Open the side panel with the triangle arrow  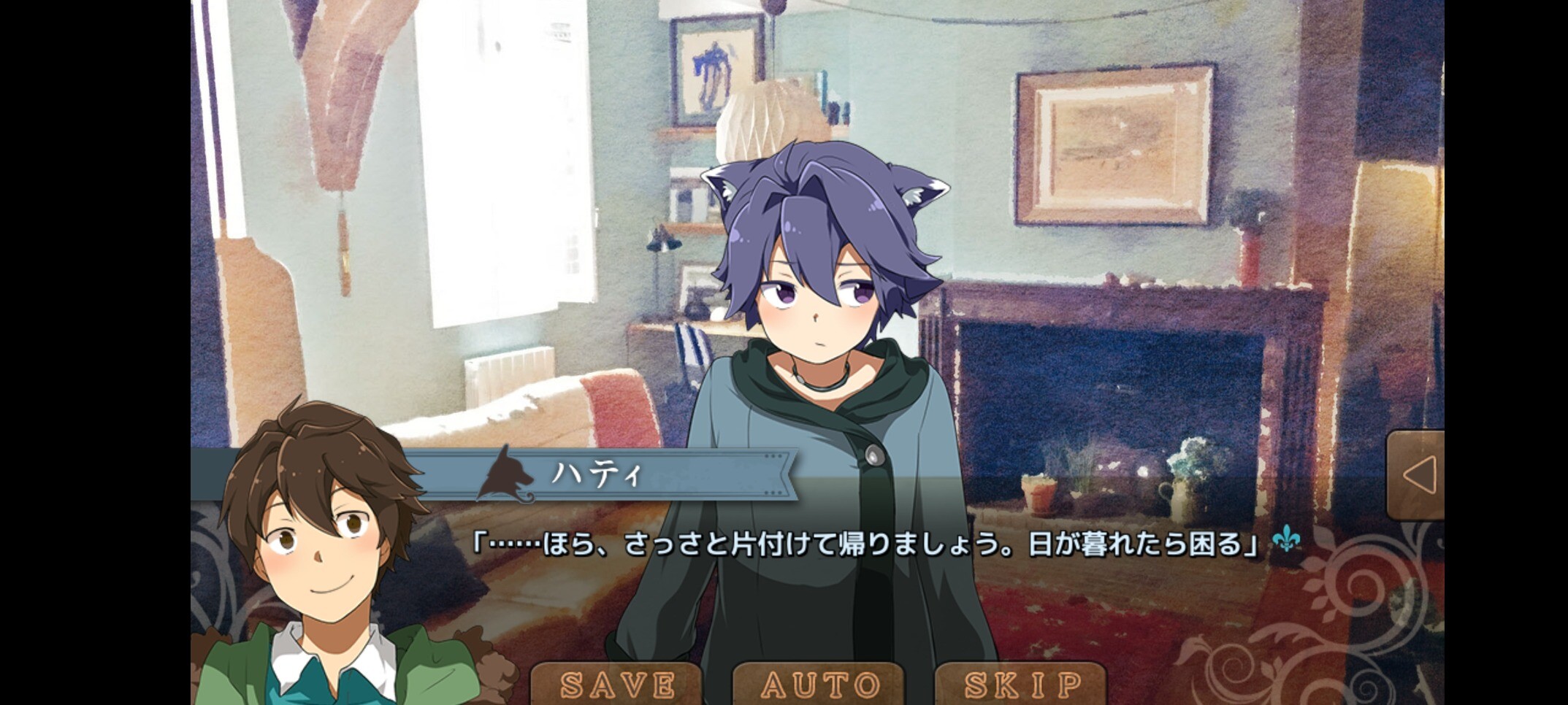point(1417,475)
